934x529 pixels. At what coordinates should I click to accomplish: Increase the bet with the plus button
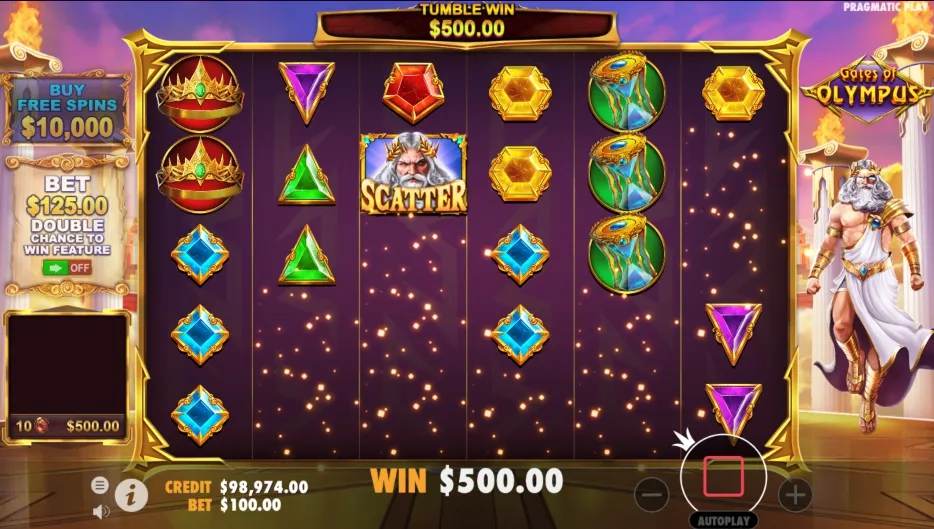click(795, 493)
